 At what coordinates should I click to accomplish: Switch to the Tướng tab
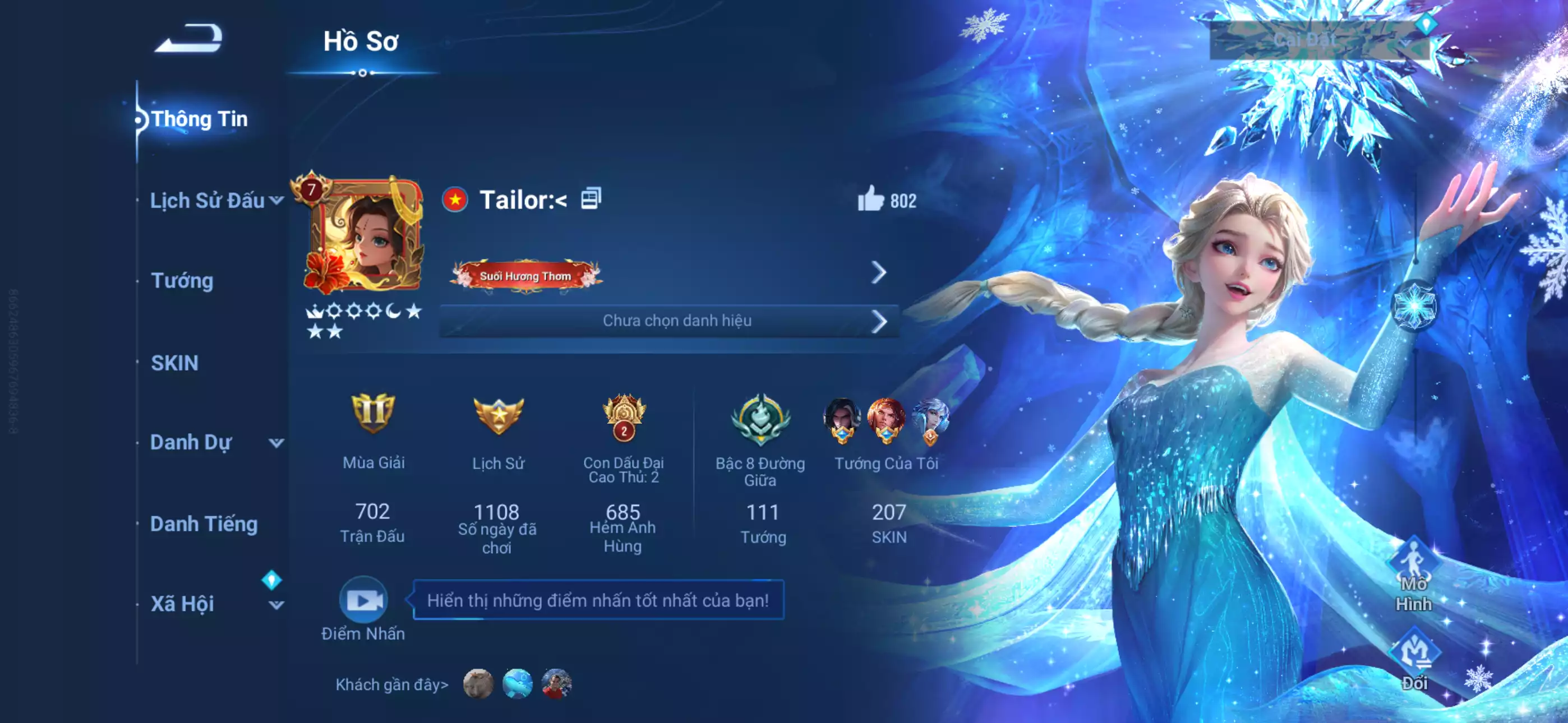coord(184,281)
